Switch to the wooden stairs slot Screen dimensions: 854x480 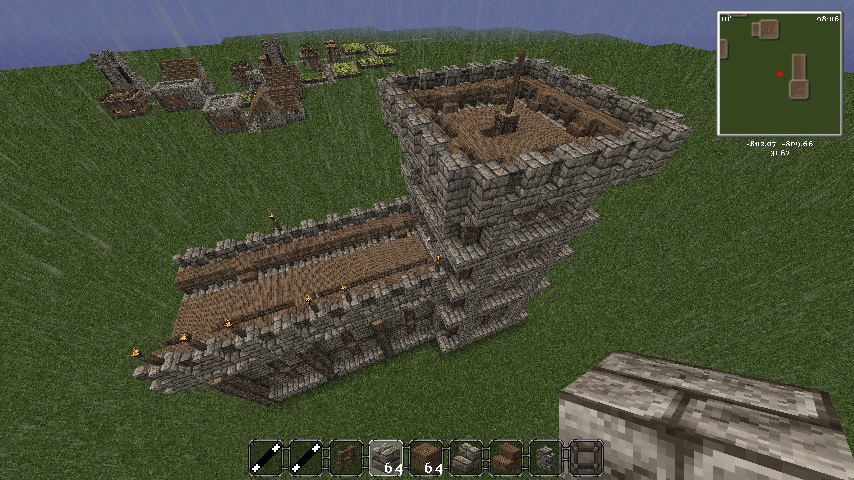[x=506, y=457]
